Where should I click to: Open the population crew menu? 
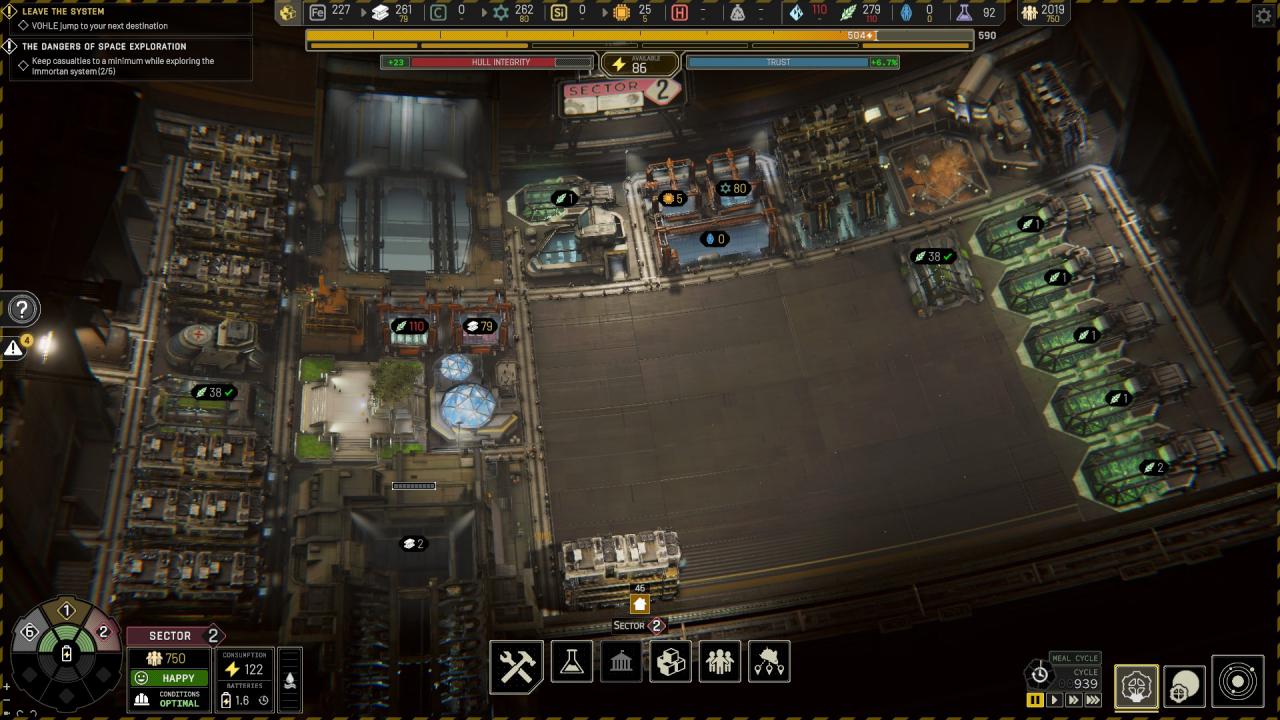(x=720, y=662)
